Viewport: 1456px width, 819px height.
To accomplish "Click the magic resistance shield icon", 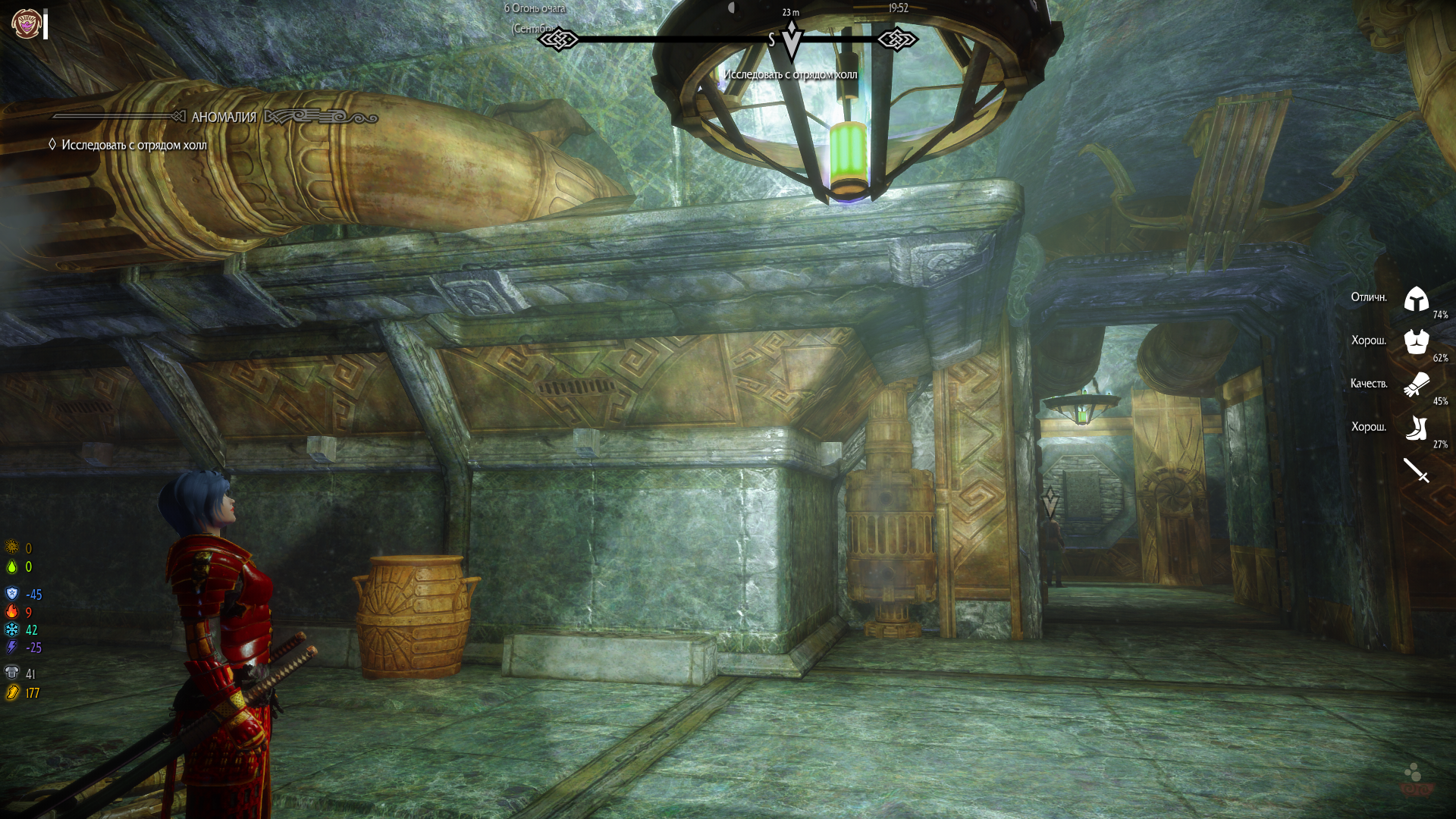I will click(x=12, y=593).
